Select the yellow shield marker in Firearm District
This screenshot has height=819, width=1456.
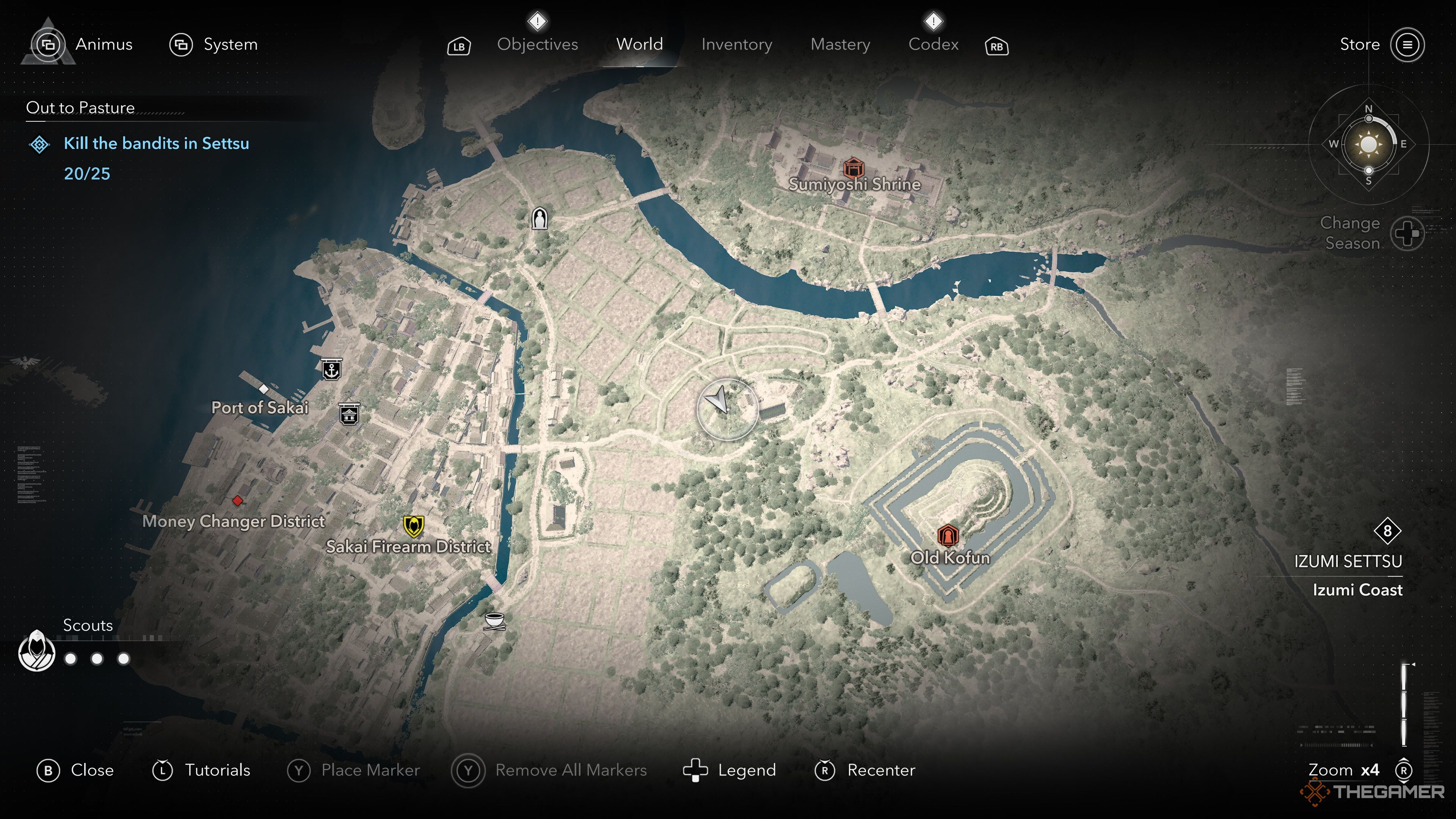414,526
